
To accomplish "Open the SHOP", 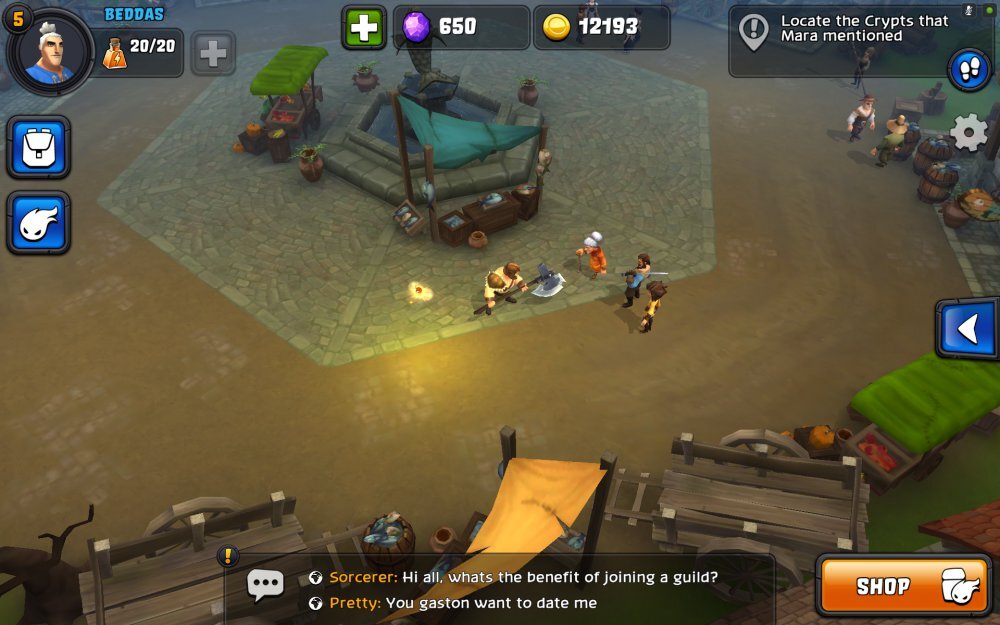I will [903, 586].
